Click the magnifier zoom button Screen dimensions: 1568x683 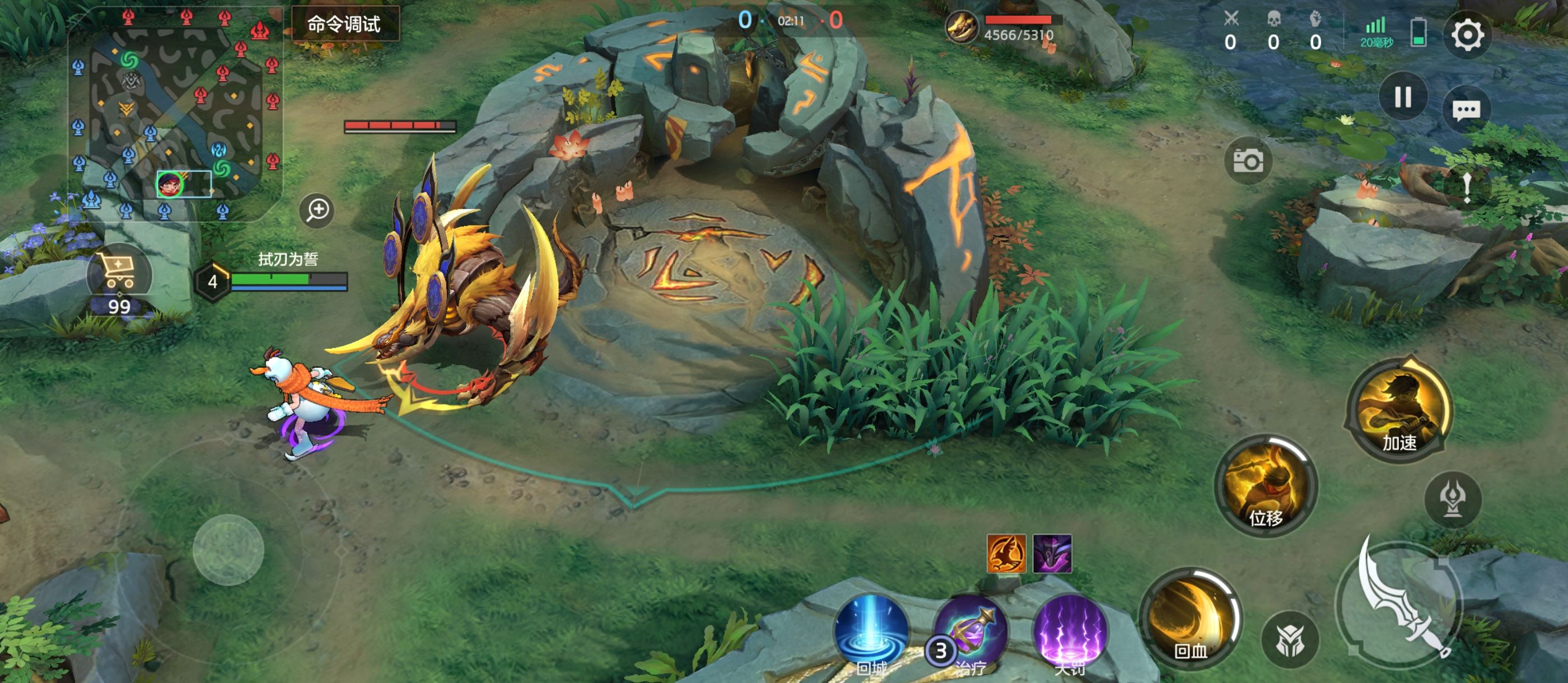coord(317,210)
